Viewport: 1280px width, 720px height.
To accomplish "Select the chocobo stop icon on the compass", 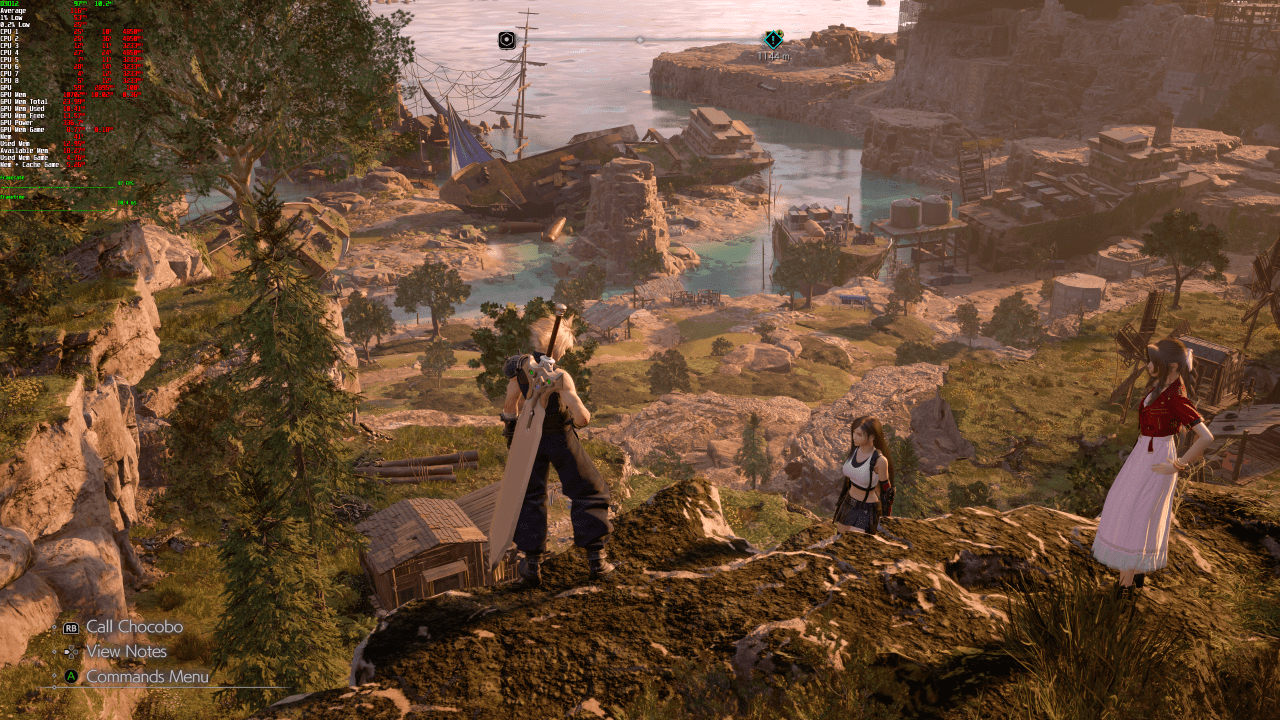I will (506, 39).
